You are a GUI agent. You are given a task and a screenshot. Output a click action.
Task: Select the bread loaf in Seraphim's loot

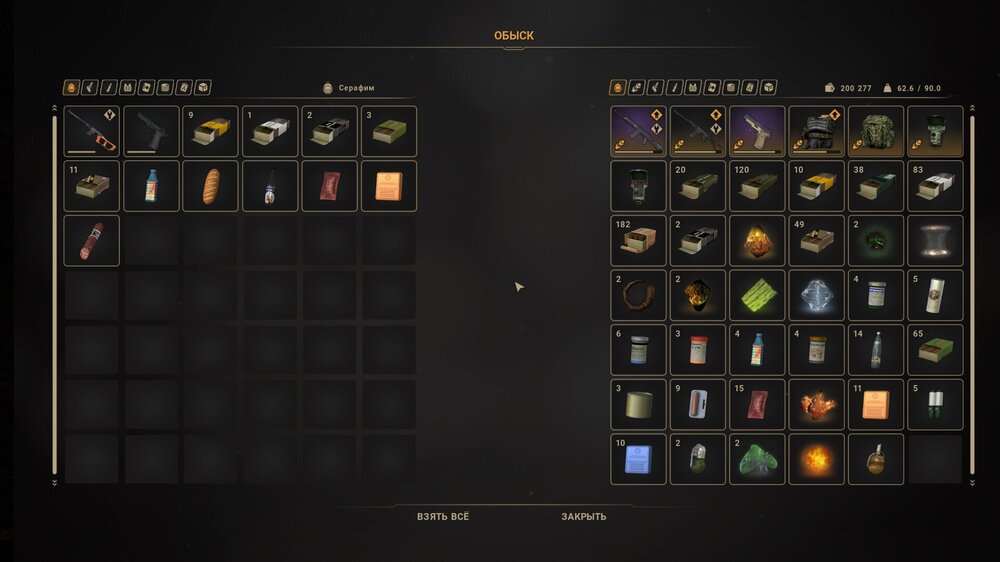[x=210, y=186]
